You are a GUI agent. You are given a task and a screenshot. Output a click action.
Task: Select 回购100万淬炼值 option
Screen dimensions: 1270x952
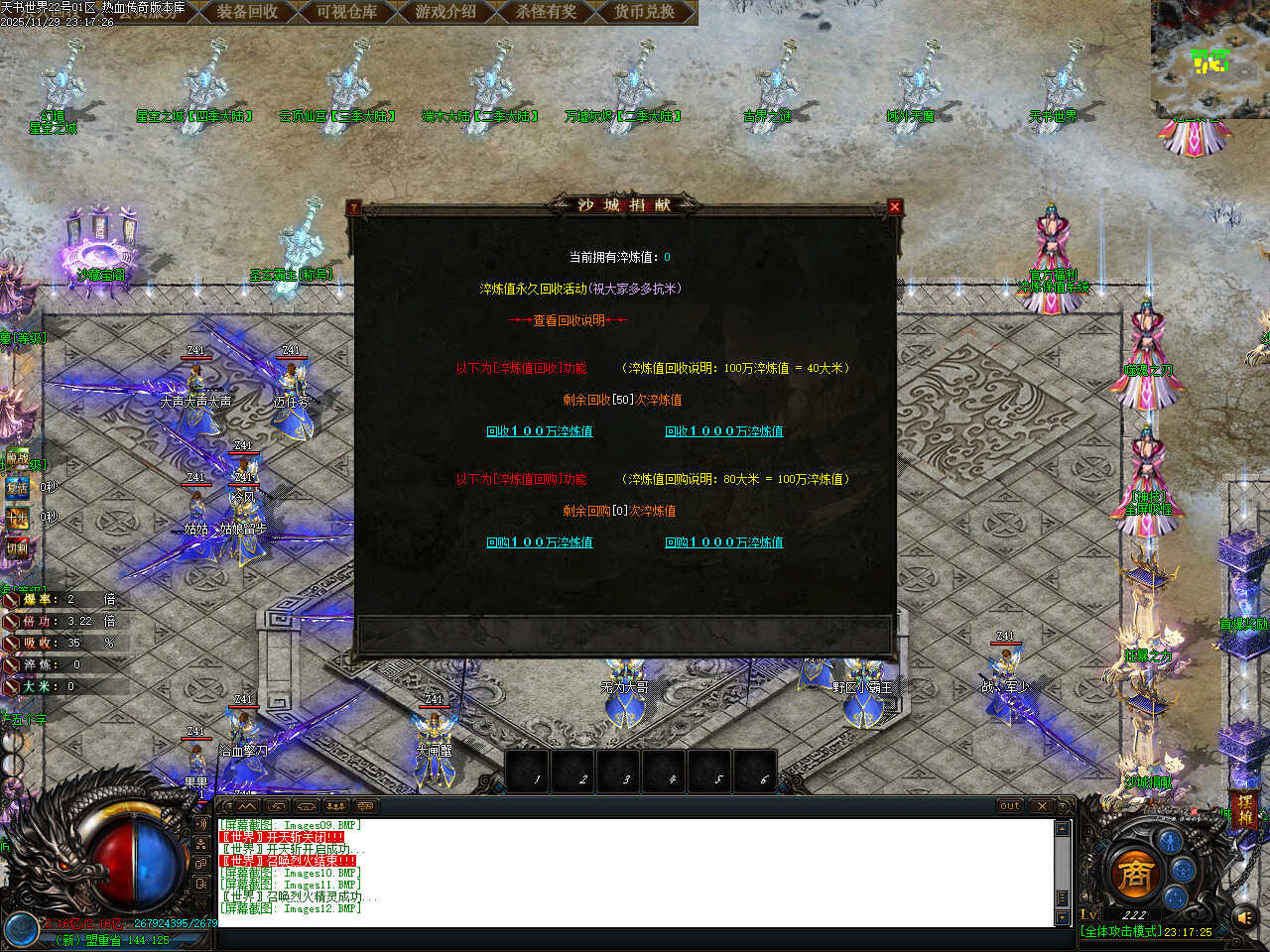[x=539, y=542]
